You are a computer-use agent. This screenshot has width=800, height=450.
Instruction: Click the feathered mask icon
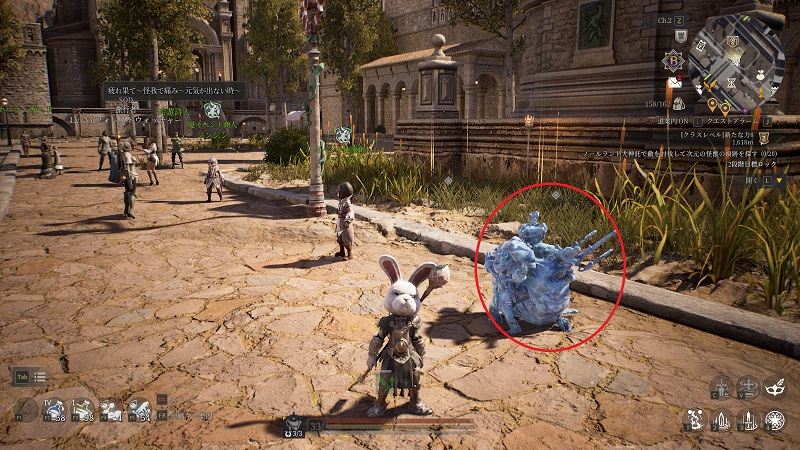(775, 388)
